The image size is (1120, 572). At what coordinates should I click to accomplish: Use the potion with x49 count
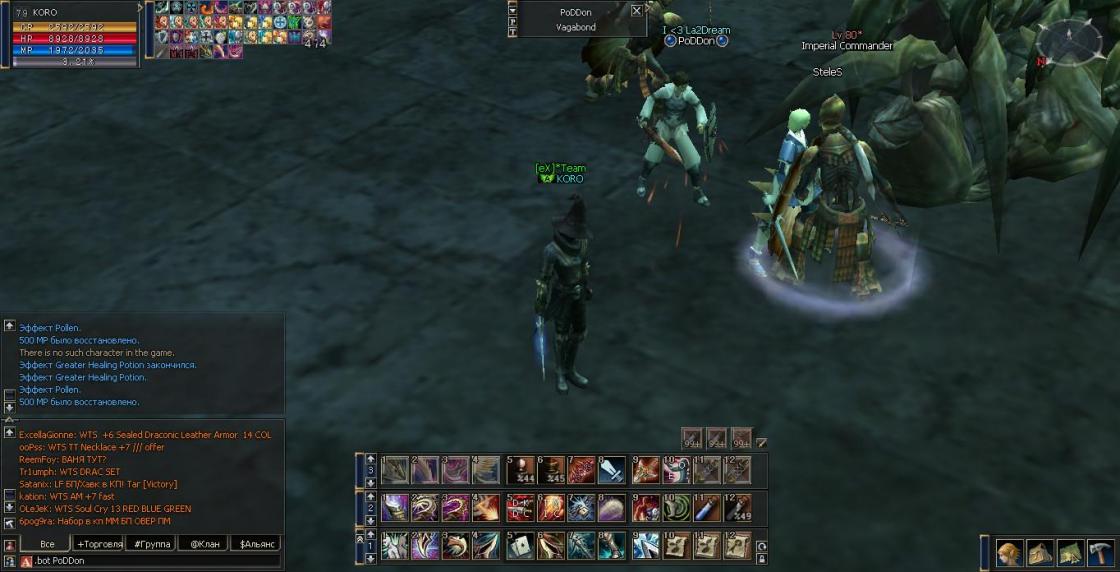[x=737, y=507]
